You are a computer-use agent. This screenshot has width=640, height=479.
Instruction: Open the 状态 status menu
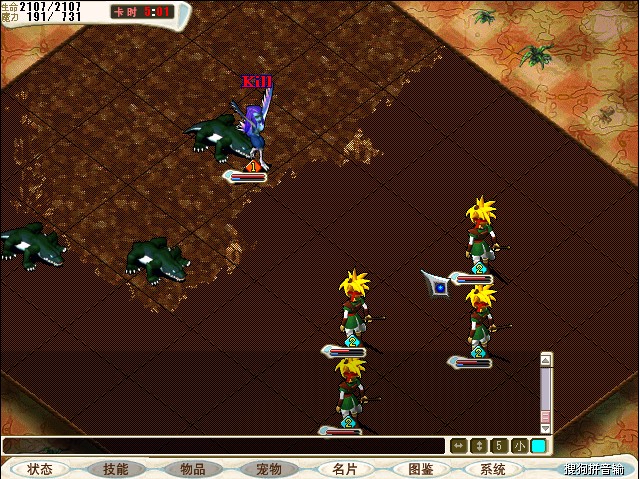pyautogui.click(x=41, y=468)
